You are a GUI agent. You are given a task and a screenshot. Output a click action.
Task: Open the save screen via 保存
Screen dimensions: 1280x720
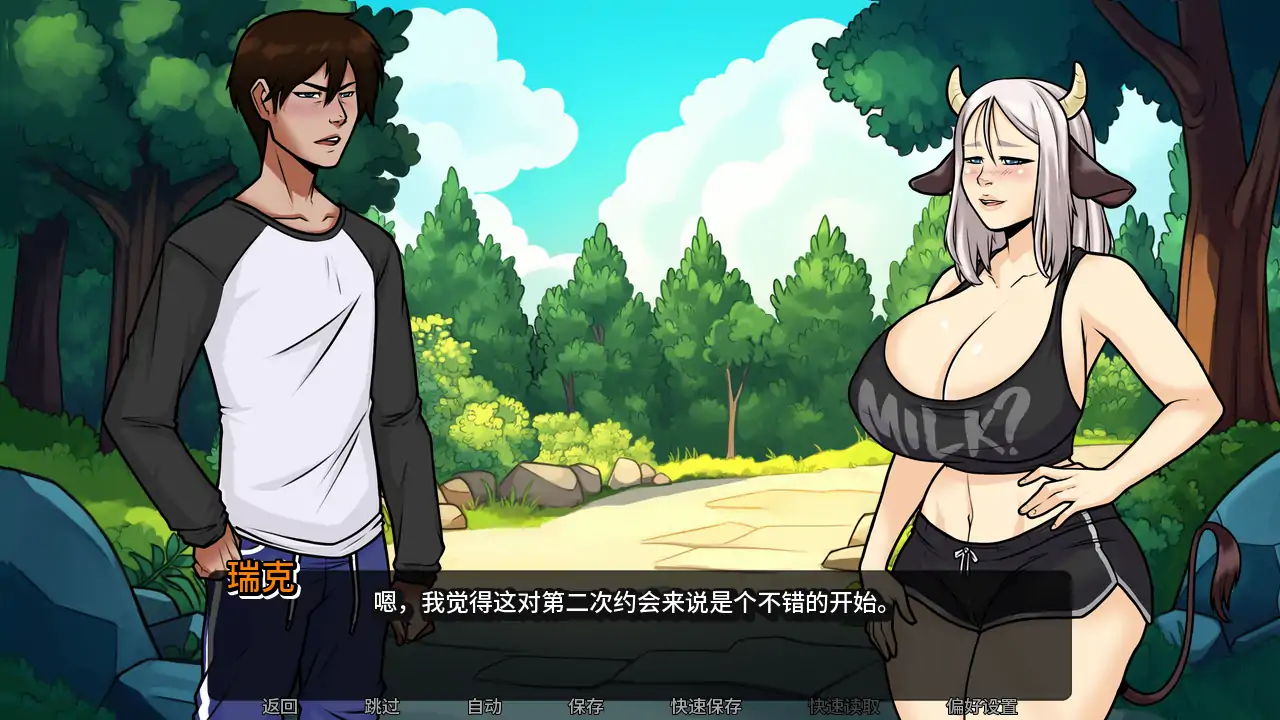pos(586,705)
